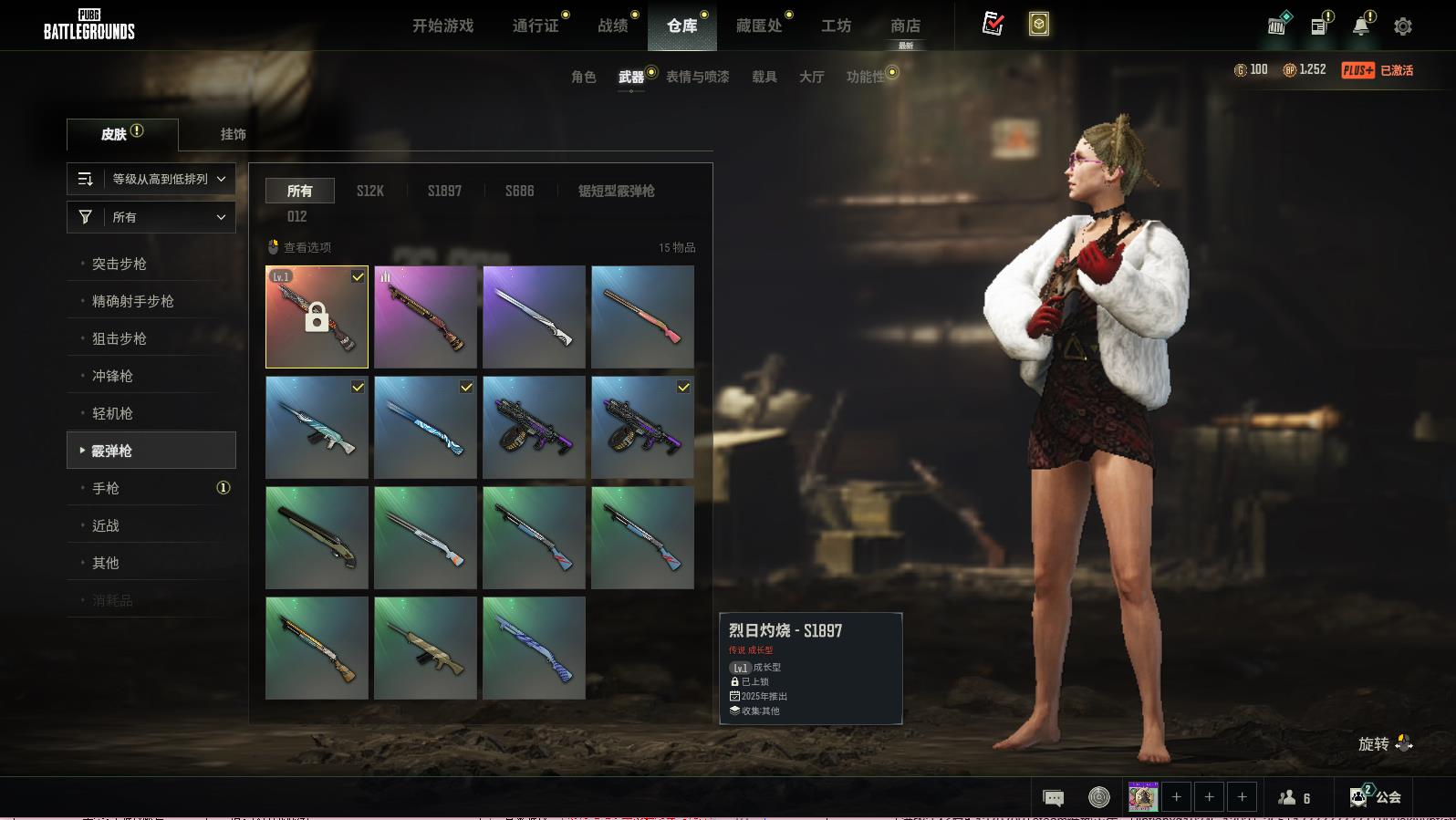
Task: Open the 商店 store
Action: pyautogui.click(x=905, y=26)
